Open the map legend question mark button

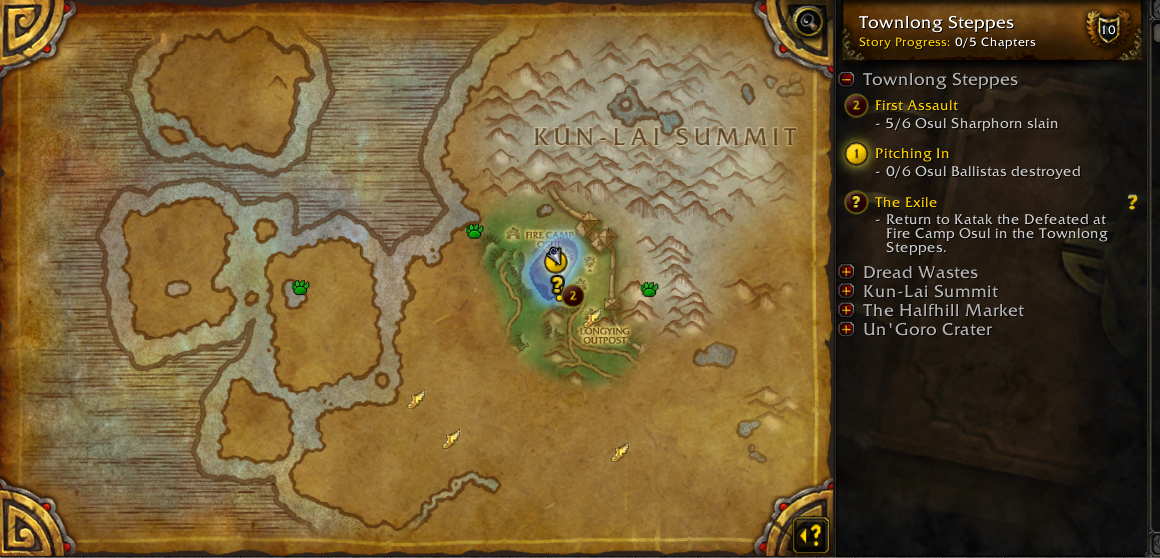811,535
